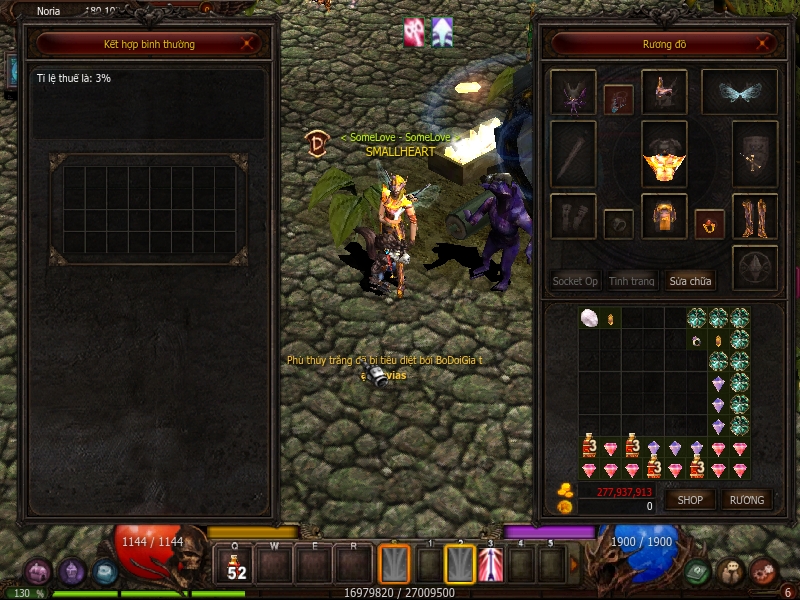
Task: Pick the white egg-shaped item in inventory
Action: [589, 318]
